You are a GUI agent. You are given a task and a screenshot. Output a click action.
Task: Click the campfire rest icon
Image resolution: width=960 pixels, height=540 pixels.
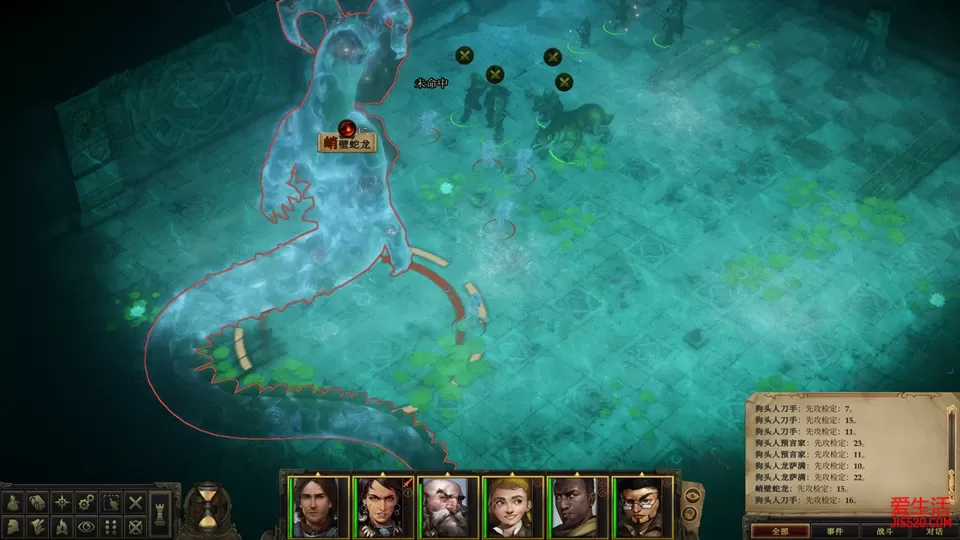[x=62, y=526]
